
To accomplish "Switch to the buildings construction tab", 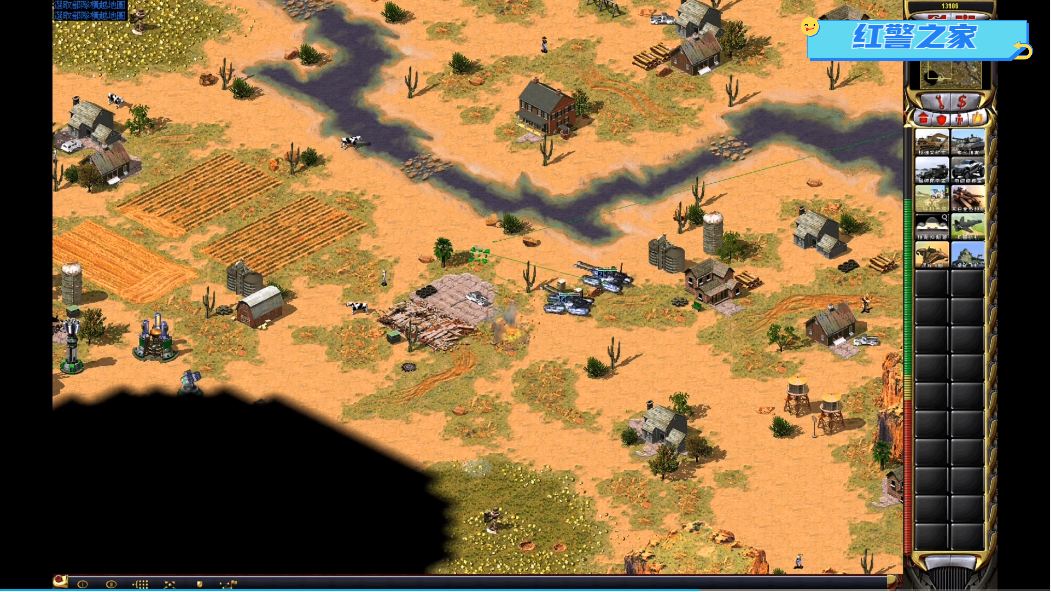I will click(924, 119).
